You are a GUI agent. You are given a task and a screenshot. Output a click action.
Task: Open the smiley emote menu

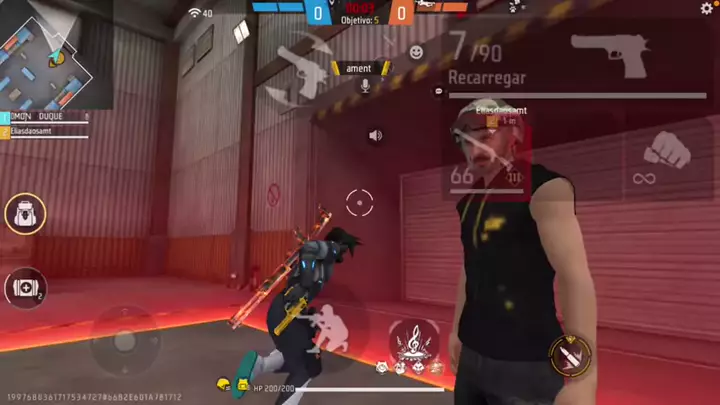coord(416,51)
